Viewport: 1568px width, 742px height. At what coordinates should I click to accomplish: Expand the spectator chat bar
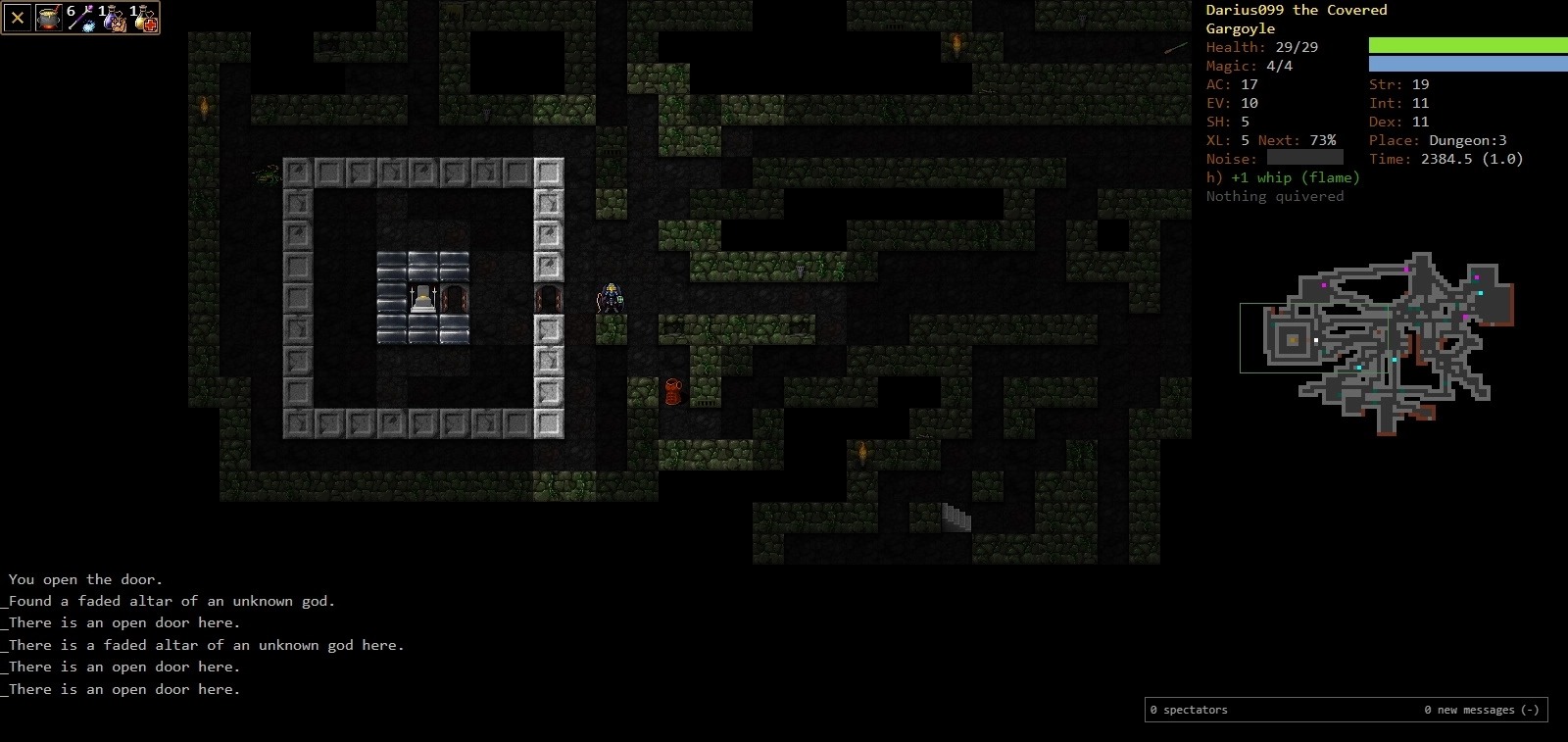coord(1481,710)
